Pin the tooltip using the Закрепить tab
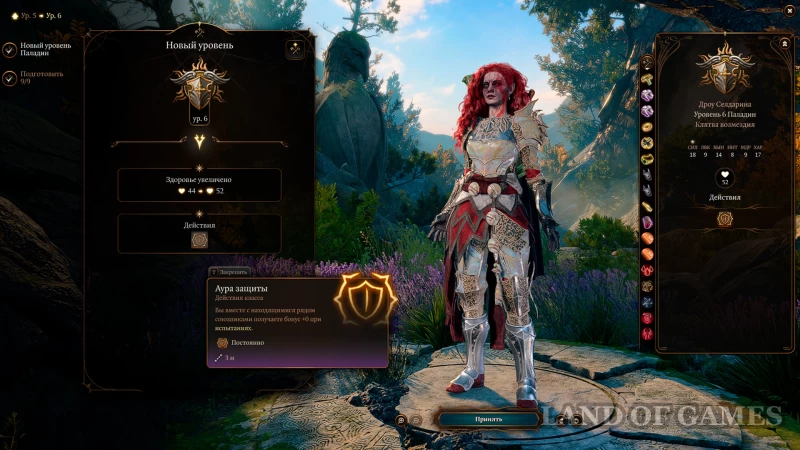800x450 pixels. coord(232,271)
